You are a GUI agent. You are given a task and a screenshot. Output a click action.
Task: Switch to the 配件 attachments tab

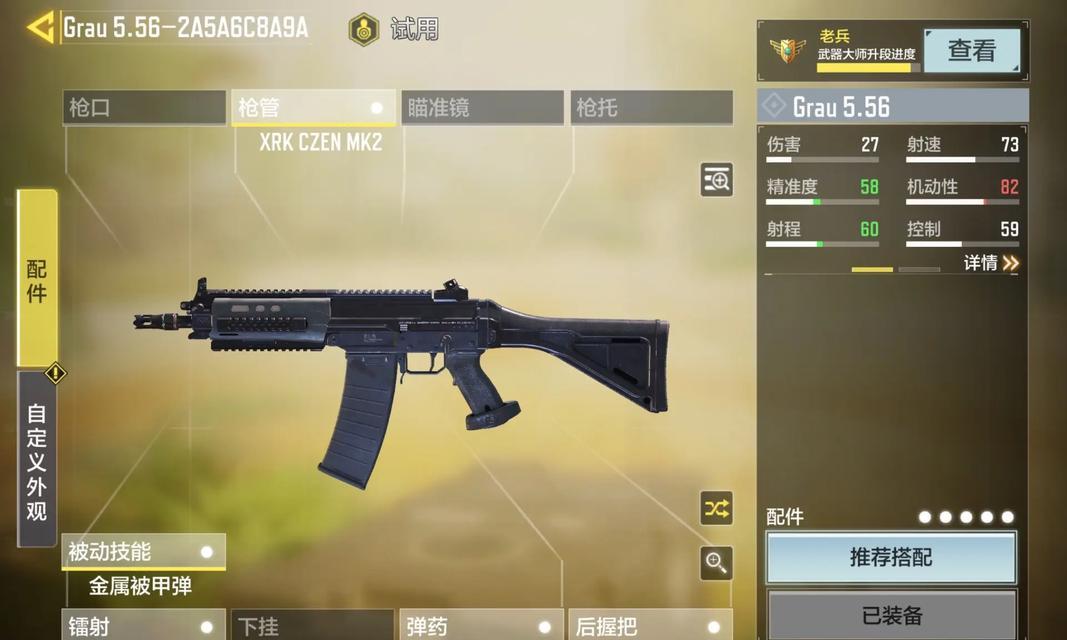click(x=37, y=279)
